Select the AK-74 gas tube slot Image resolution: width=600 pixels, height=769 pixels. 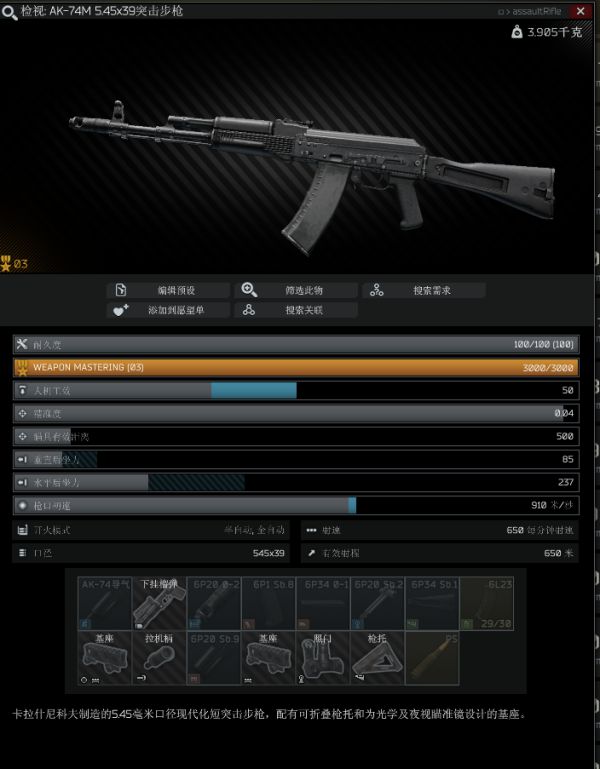click(x=105, y=603)
